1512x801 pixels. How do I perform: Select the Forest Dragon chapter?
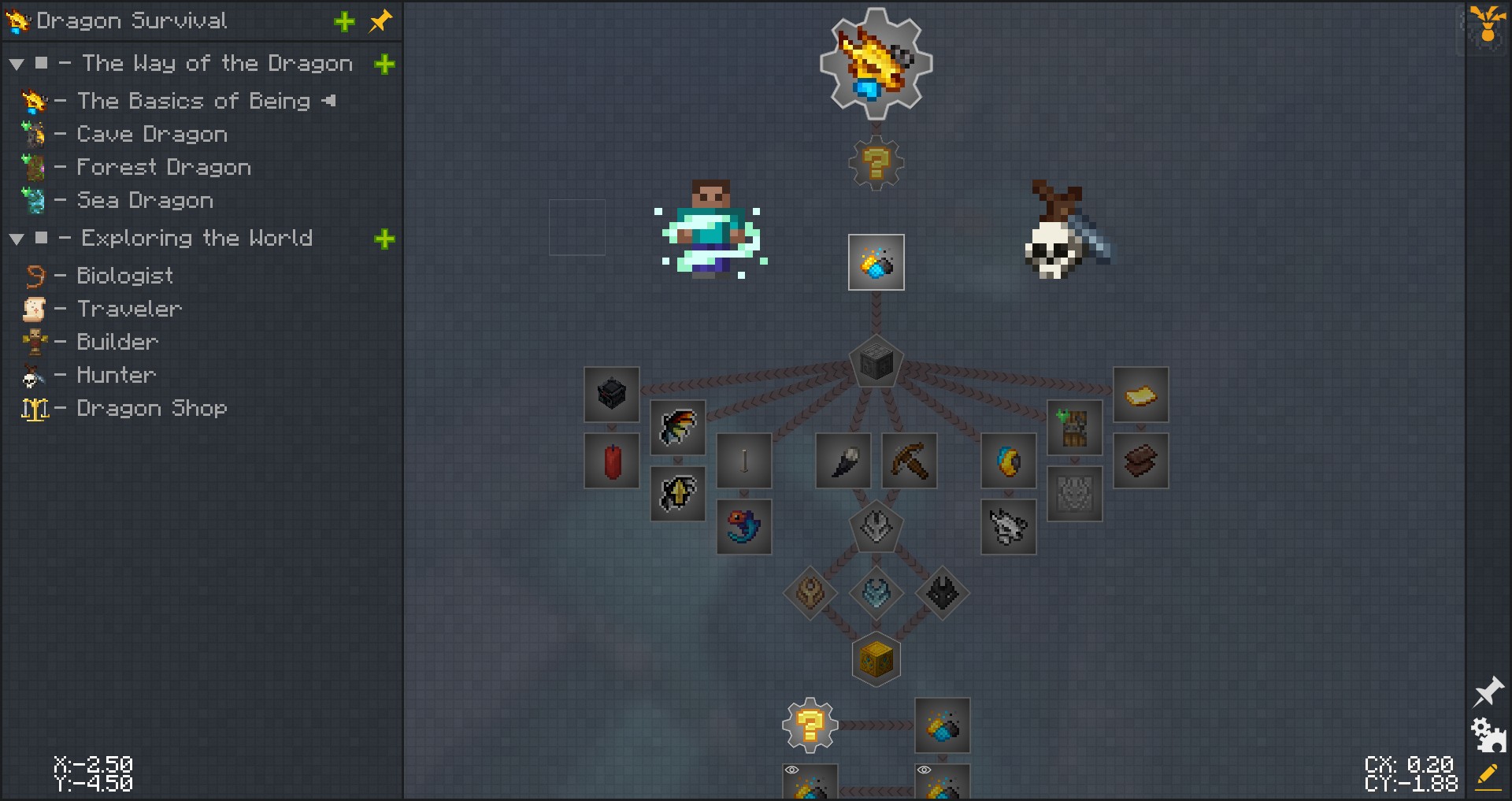click(163, 168)
